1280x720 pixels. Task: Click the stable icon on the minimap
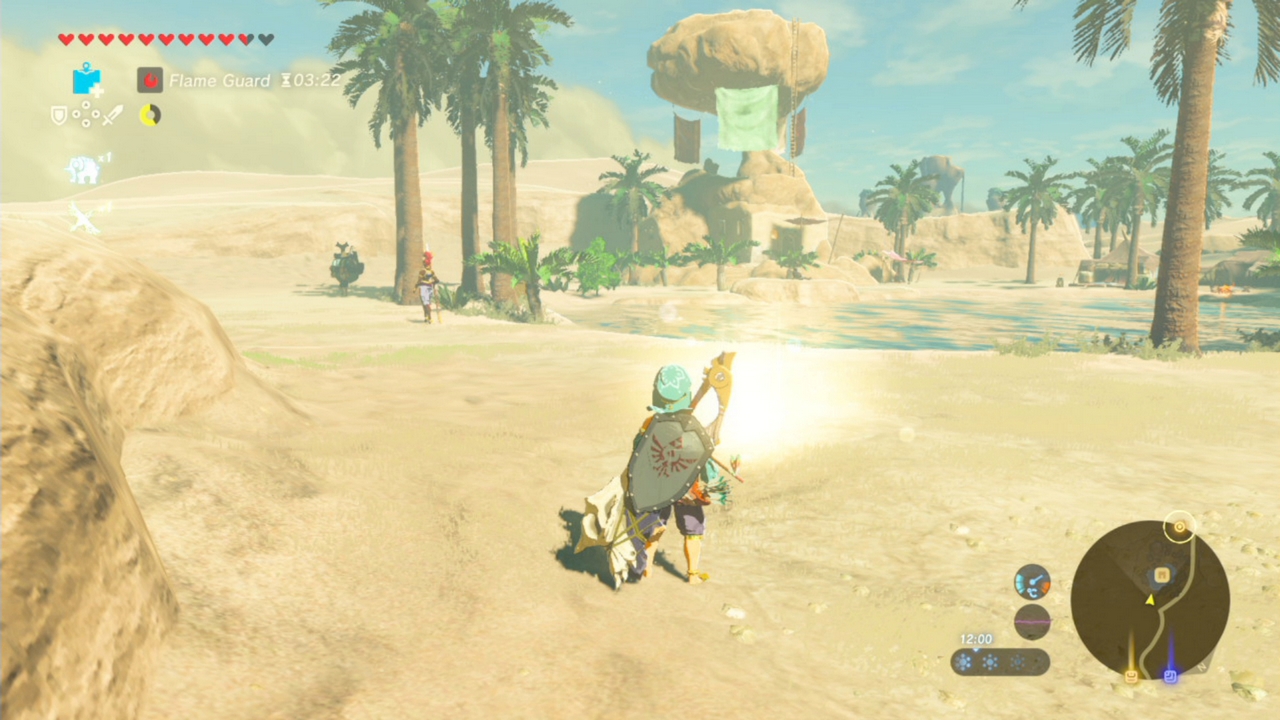(x=1131, y=676)
